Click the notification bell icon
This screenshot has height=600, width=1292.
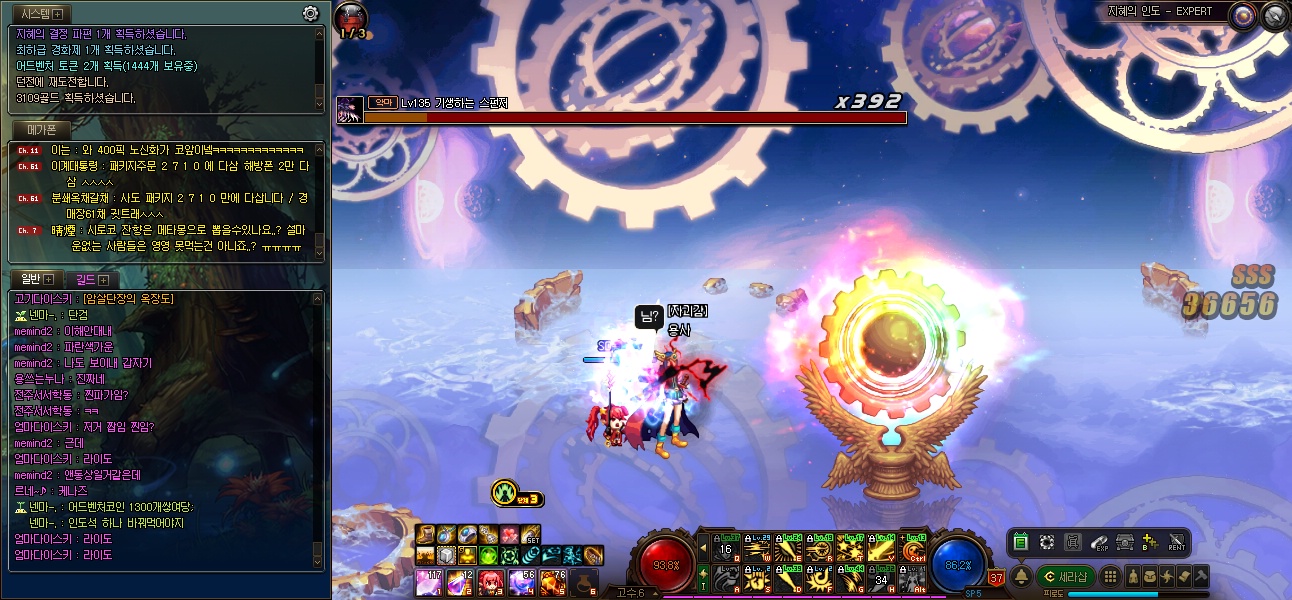(x=1022, y=577)
